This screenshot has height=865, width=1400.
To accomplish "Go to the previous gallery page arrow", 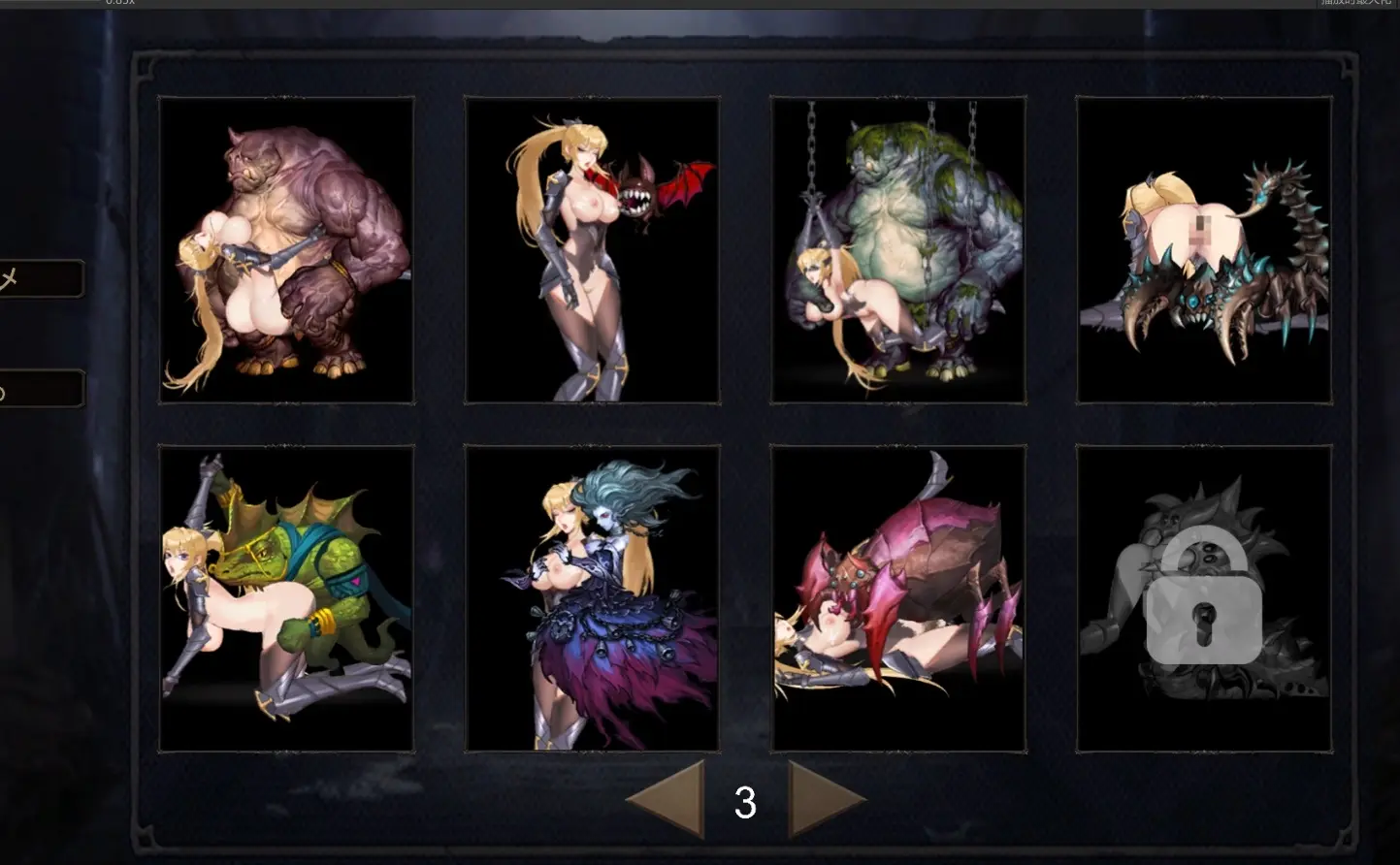I will click(x=671, y=799).
